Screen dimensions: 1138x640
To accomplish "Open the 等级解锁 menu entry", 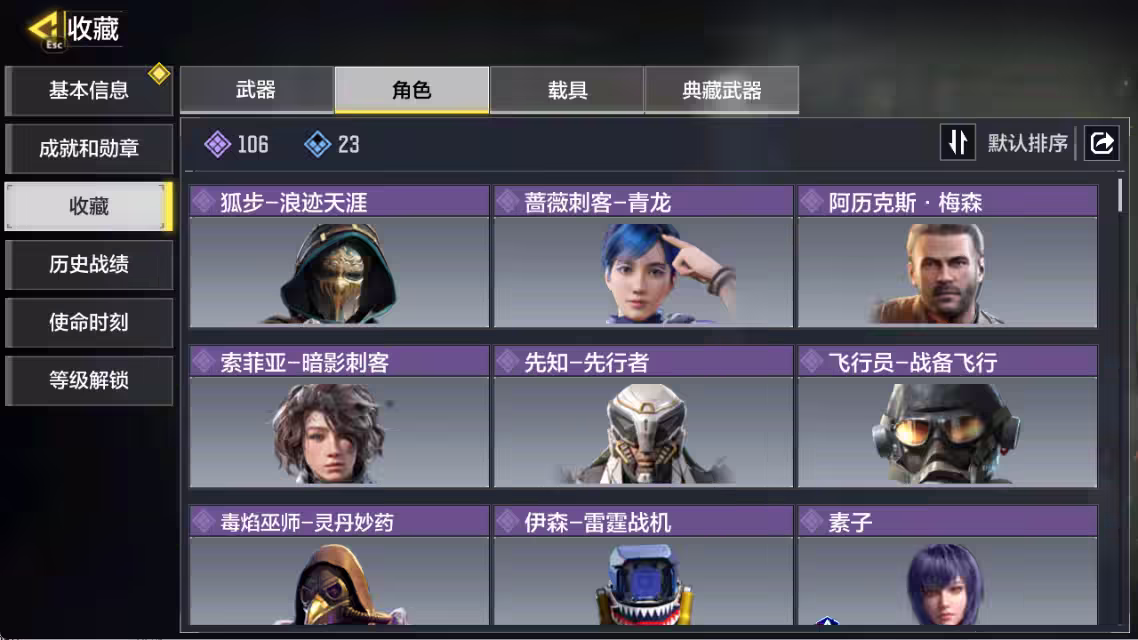I will [89, 381].
